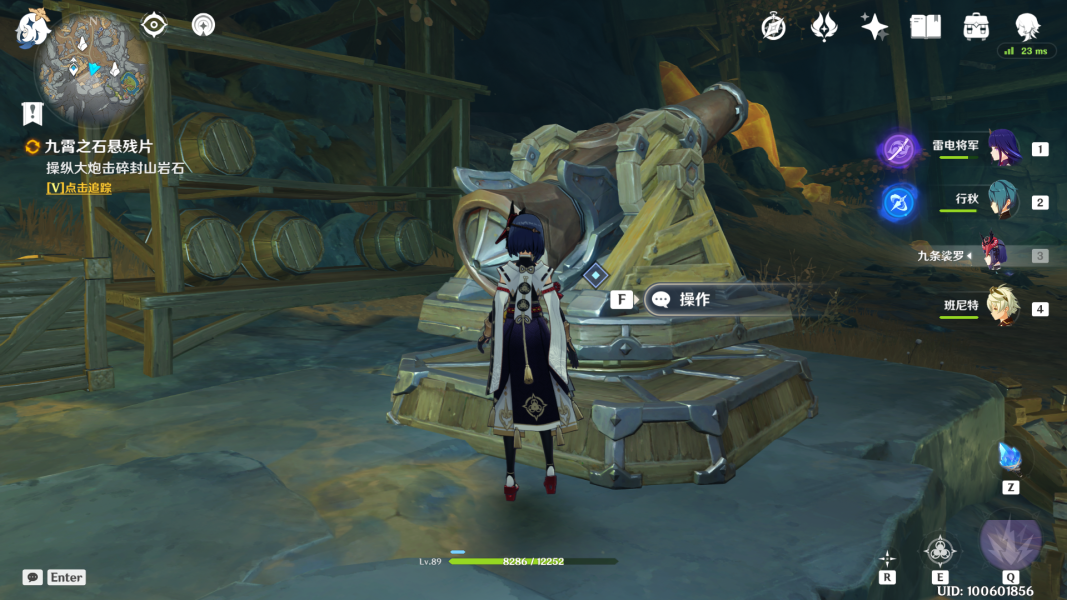
Task: Click the eye-shaped icon beside the minimap
Action: point(153,24)
